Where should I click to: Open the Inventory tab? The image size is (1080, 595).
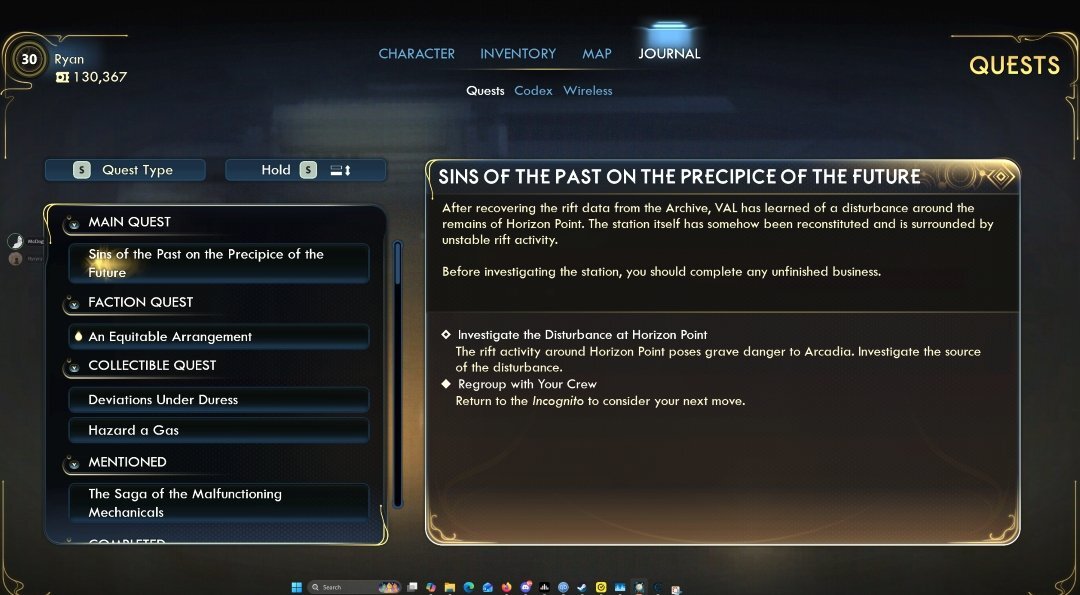click(x=518, y=54)
